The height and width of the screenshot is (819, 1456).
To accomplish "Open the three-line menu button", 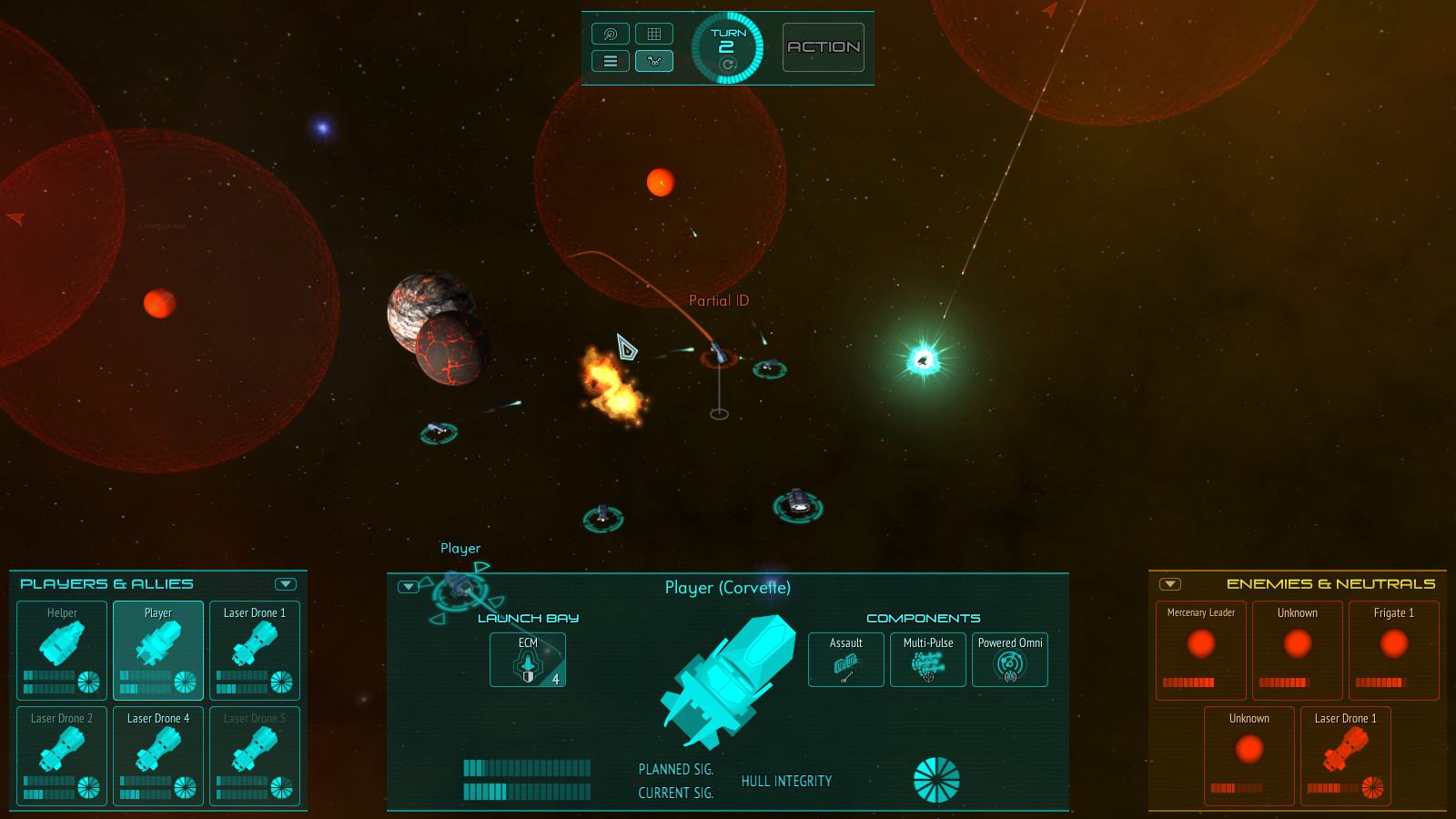I will [x=611, y=61].
